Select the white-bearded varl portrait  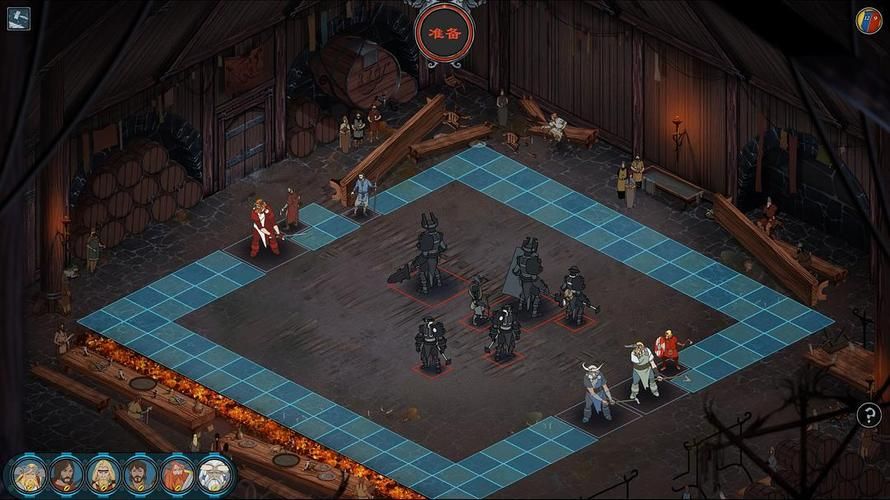point(215,474)
